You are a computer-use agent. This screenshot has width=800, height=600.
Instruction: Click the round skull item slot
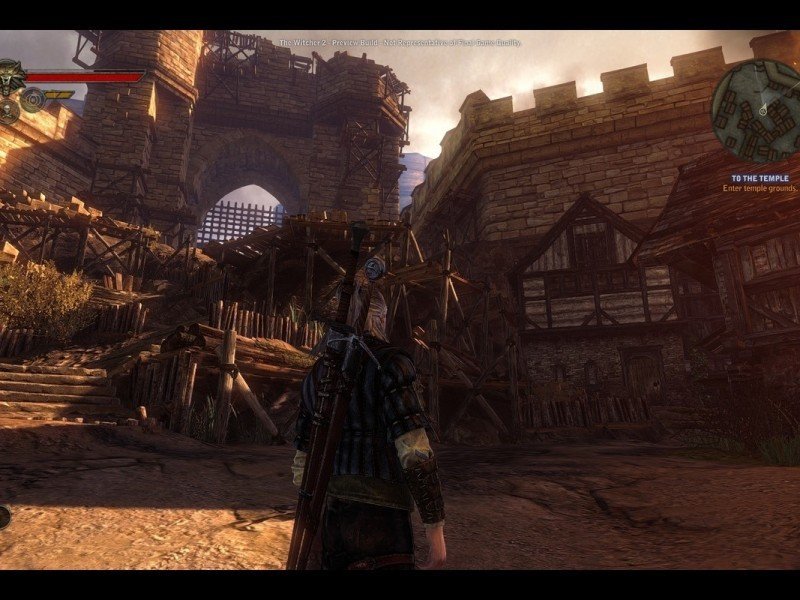[8, 112]
